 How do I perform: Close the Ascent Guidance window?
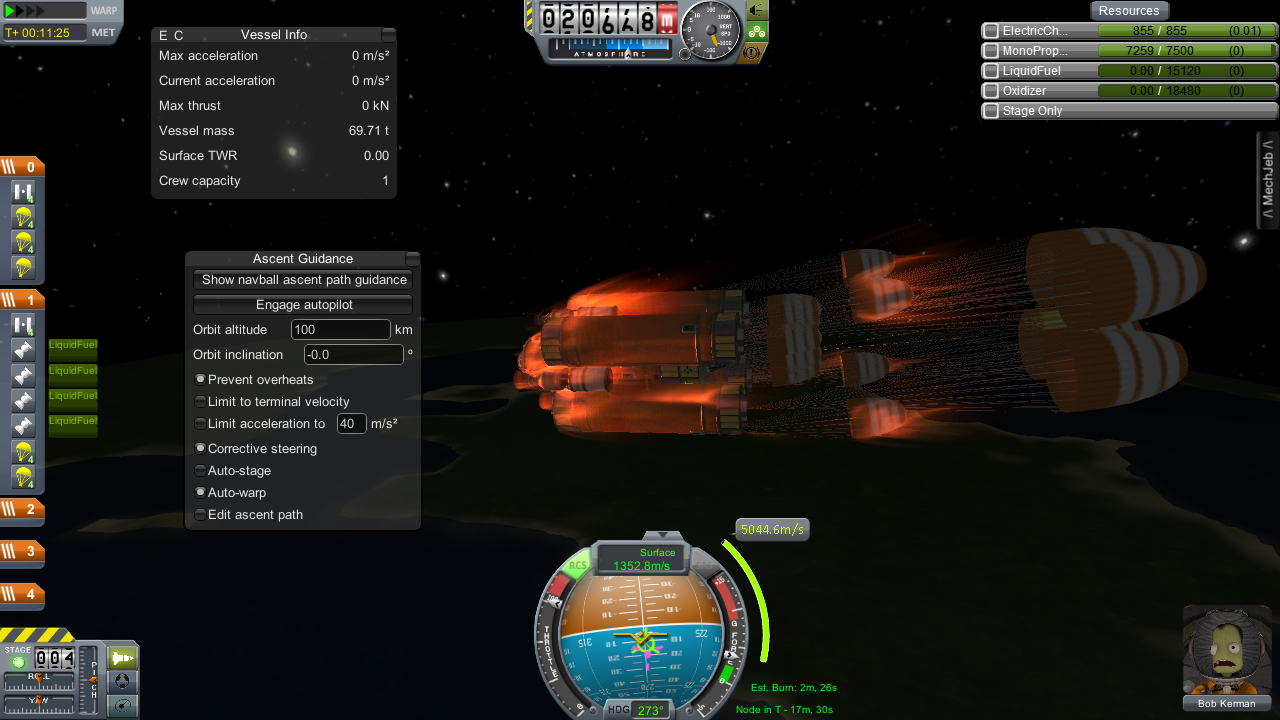click(412, 259)
